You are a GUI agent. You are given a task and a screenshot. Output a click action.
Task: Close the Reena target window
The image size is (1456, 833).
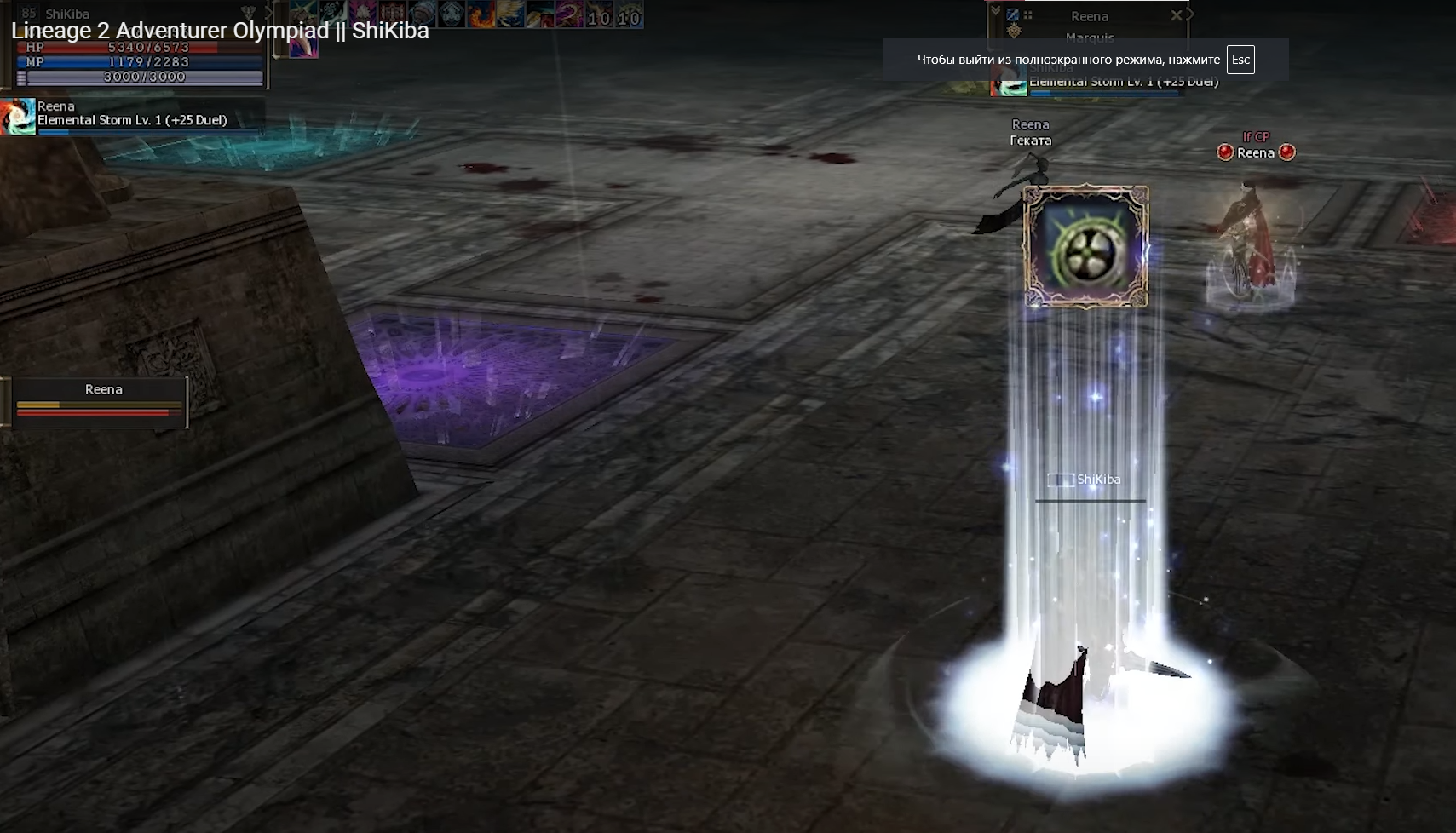point(1176,15)
